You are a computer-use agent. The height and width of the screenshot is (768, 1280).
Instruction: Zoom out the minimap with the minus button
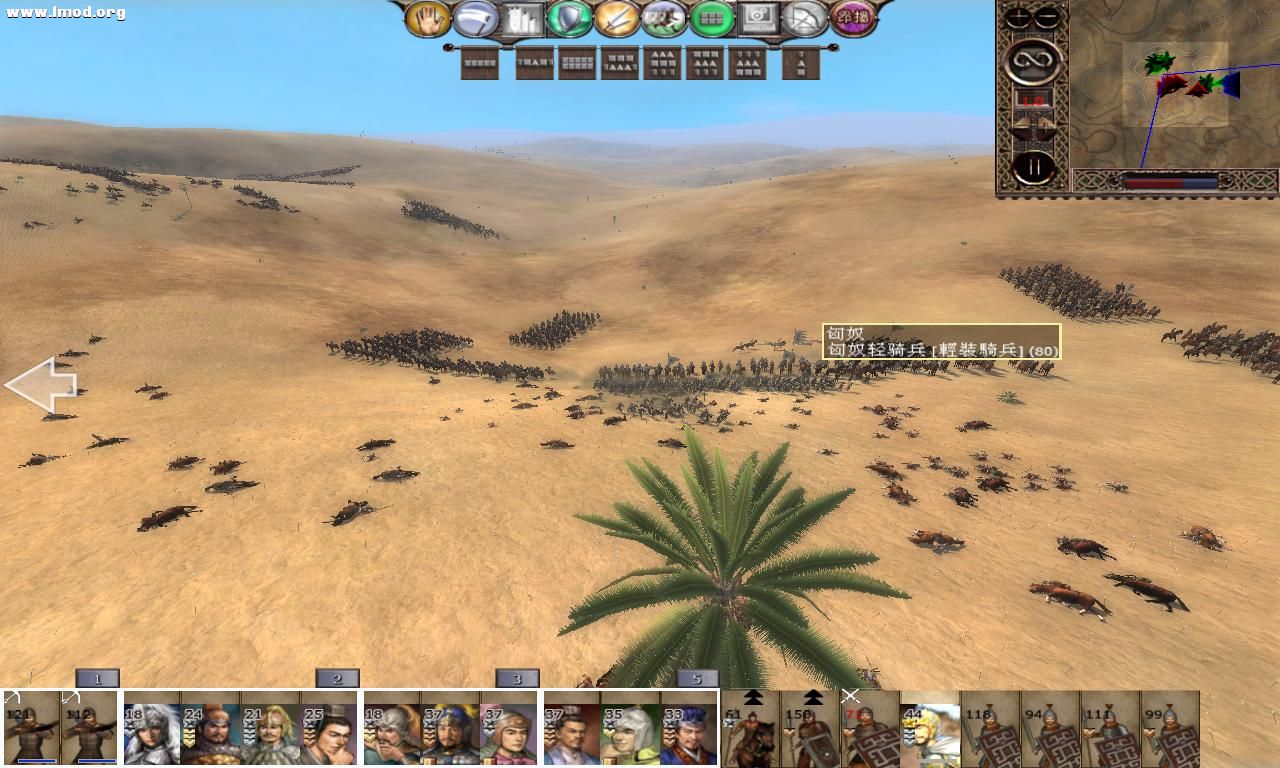[1045, 17]
